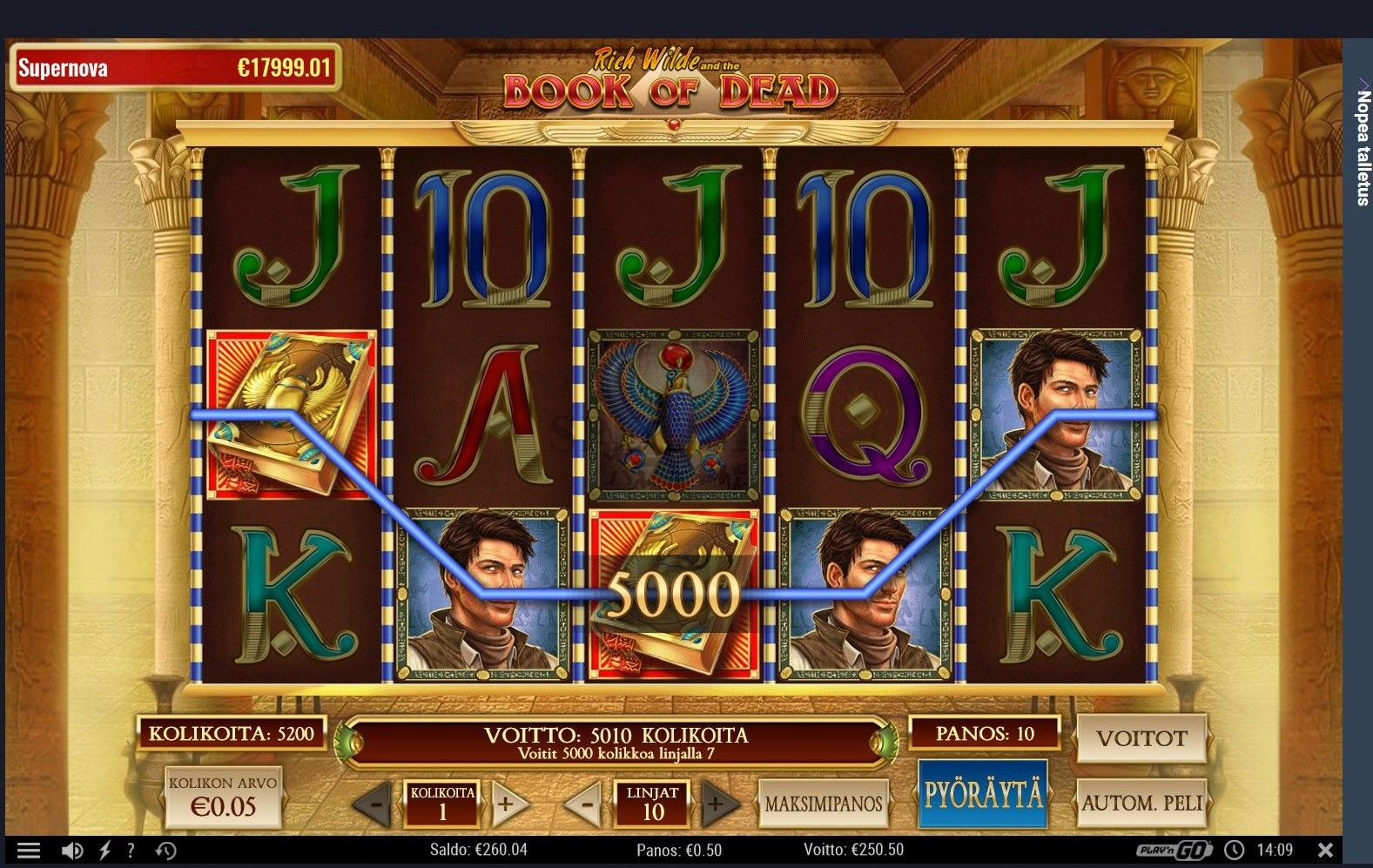The height and width of the screenshot is (868, 1373).
Task: Close the game with the X
Action: (x=1325, y=850)
